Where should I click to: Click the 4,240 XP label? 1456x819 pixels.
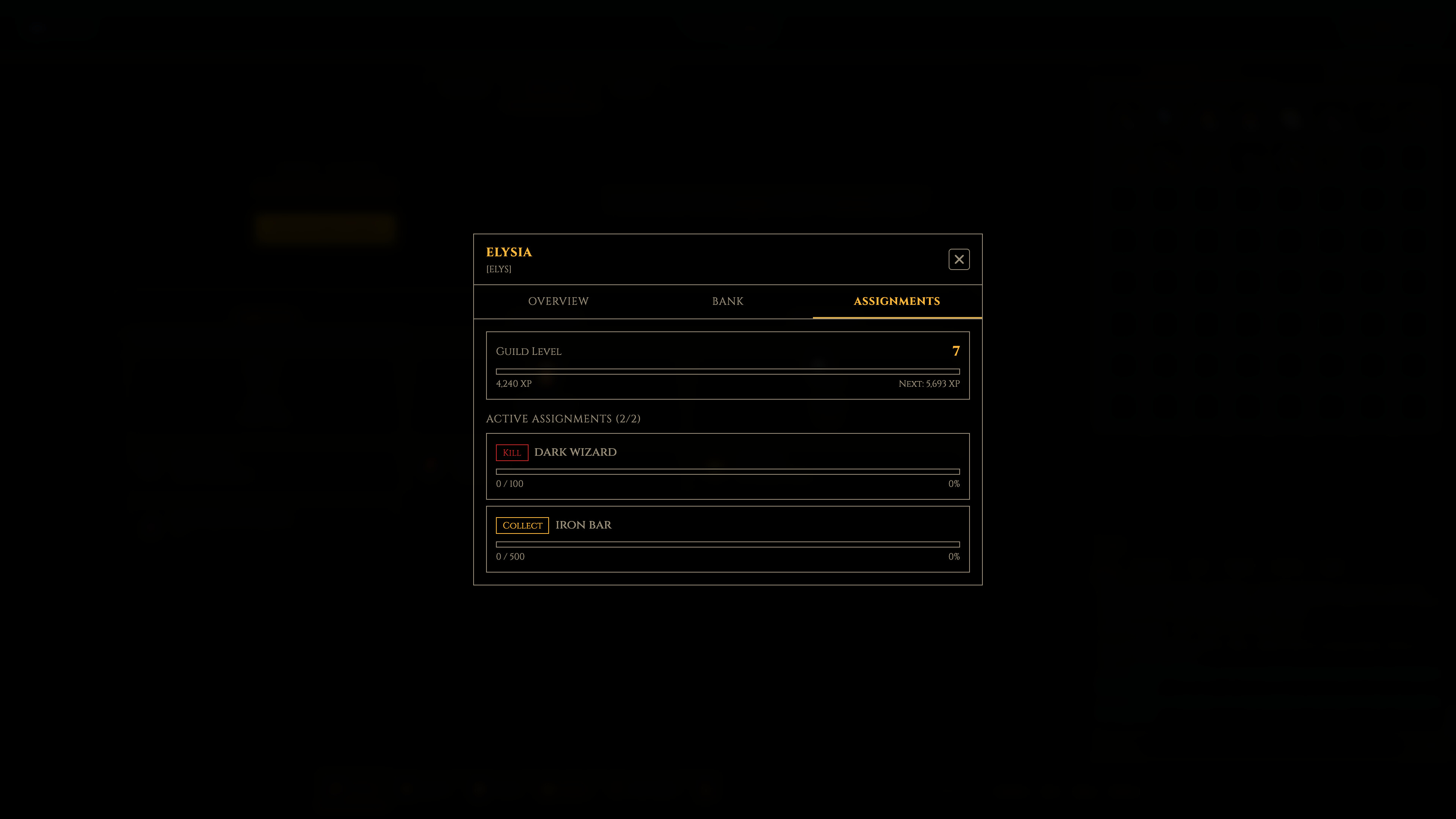pyautogui.click(x=513, y=383)
